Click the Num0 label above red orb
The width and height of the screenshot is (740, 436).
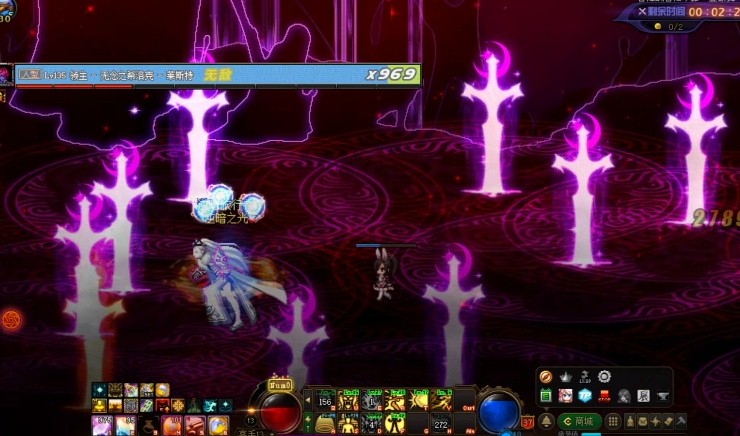[280, 384]
